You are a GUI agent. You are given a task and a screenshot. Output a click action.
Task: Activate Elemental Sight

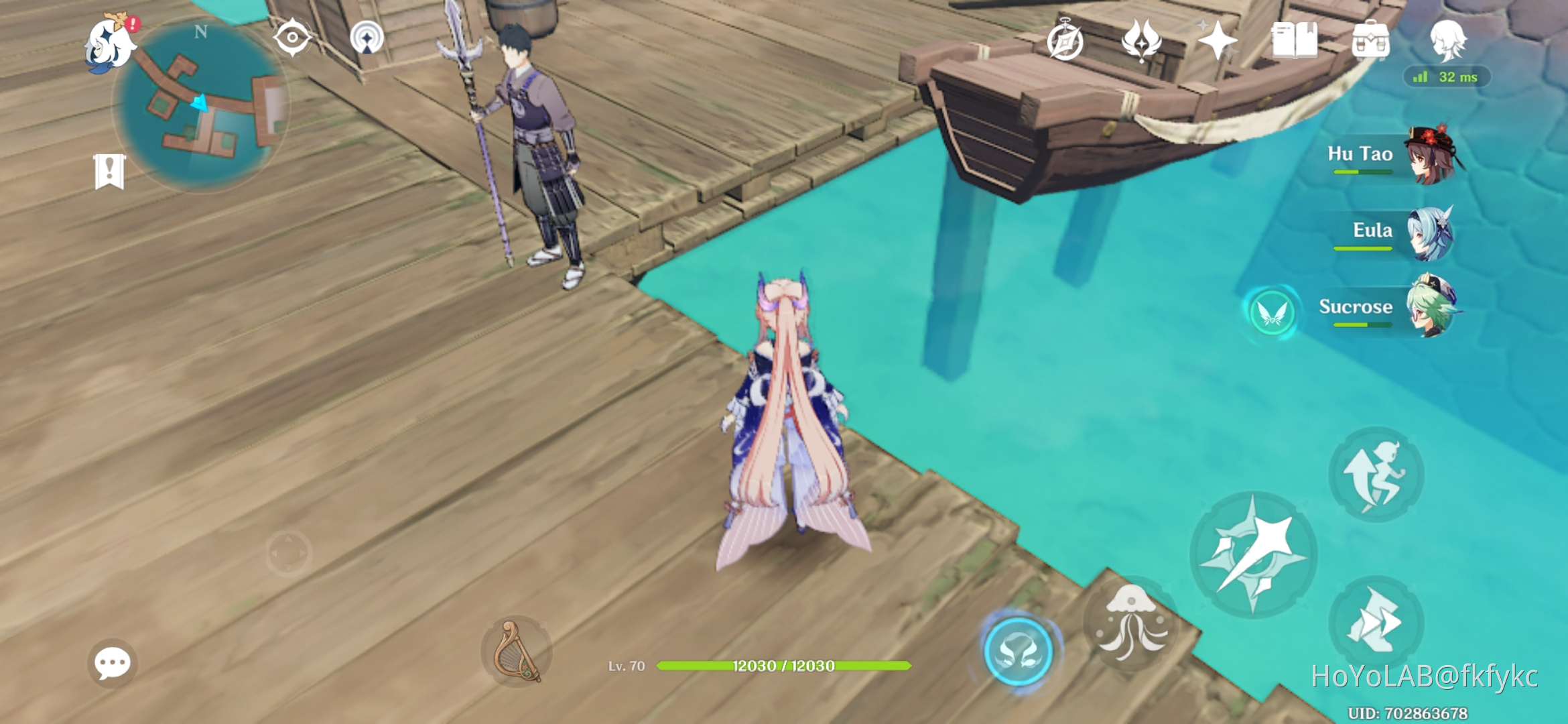tap(293, 38)
